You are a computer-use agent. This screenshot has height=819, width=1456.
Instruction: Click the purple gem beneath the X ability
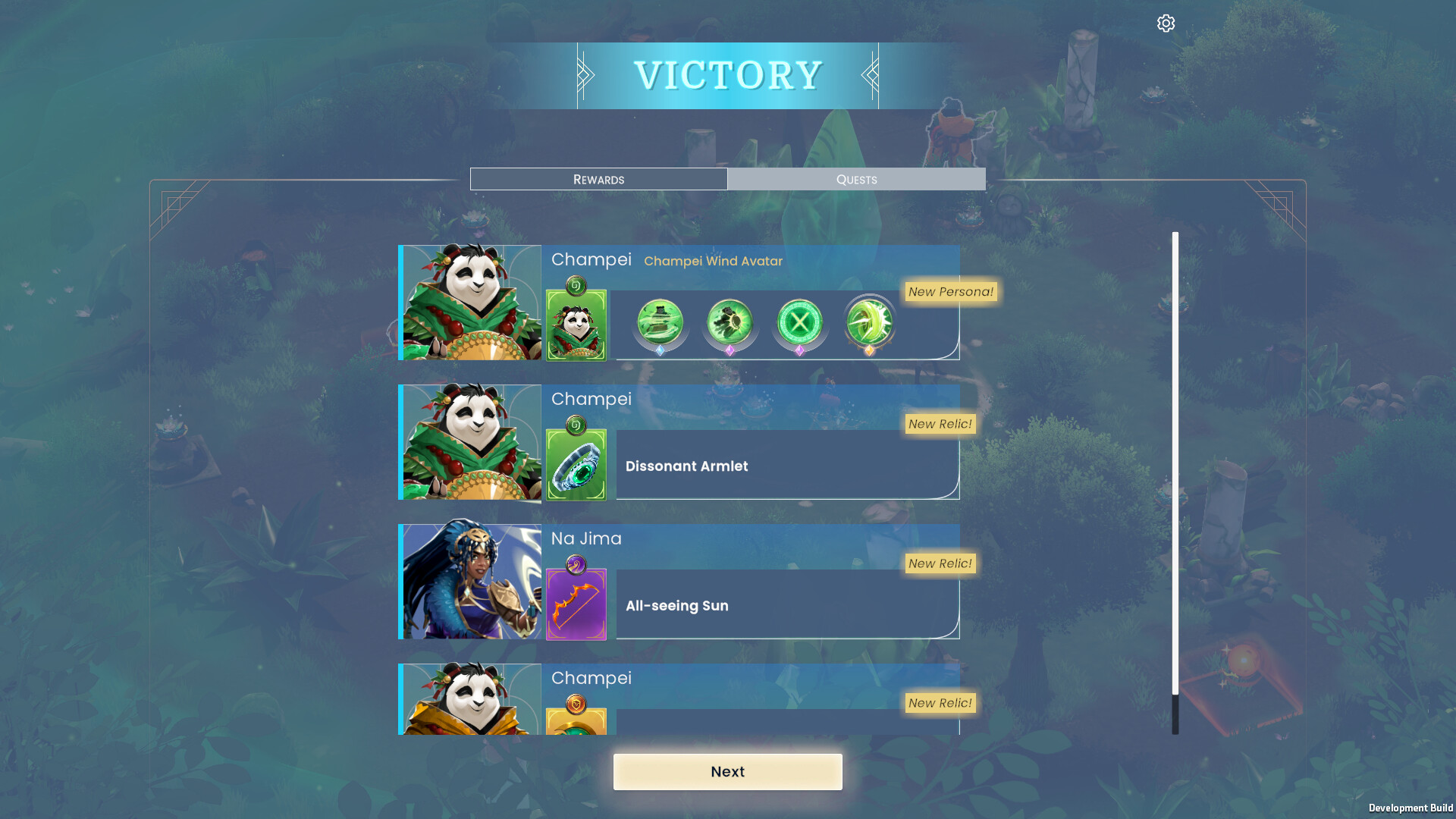[799, 351]
